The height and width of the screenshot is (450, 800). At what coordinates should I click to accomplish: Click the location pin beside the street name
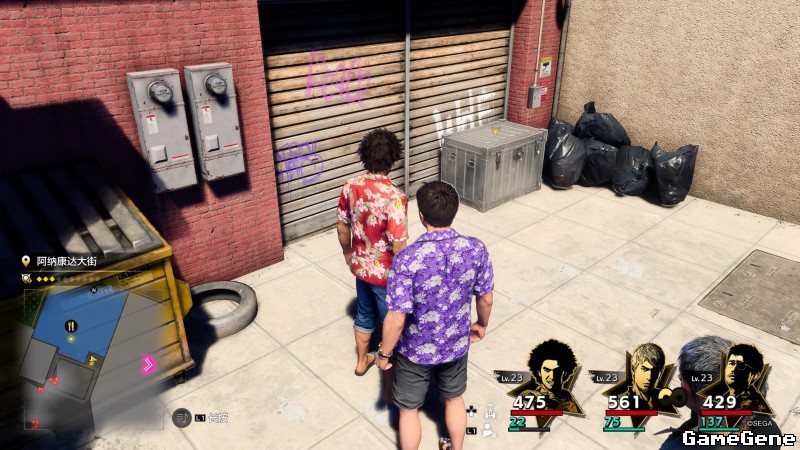(26, 260)
